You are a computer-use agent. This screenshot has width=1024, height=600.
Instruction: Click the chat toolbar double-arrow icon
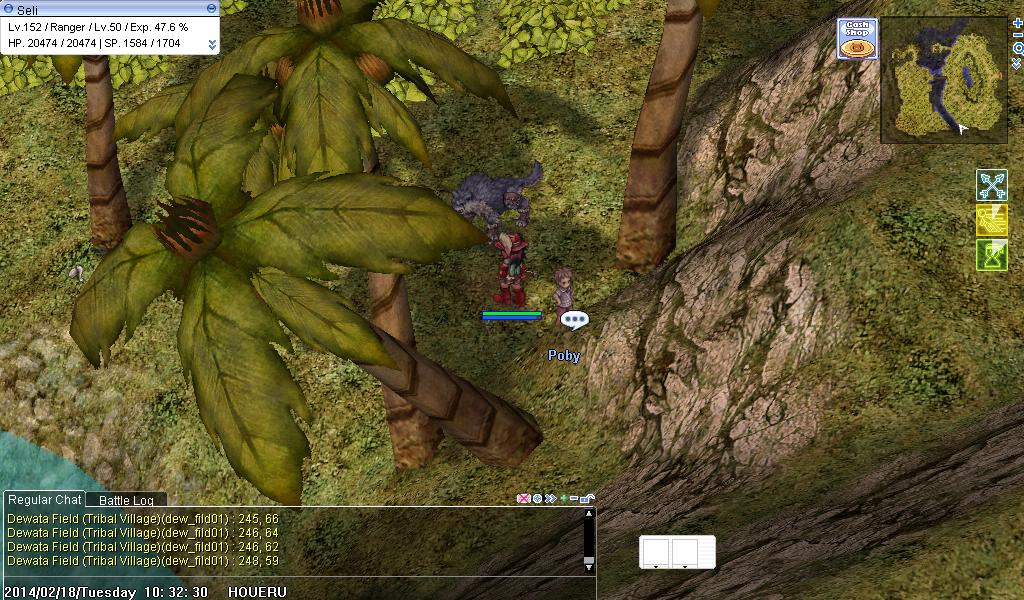click(549, 498)
